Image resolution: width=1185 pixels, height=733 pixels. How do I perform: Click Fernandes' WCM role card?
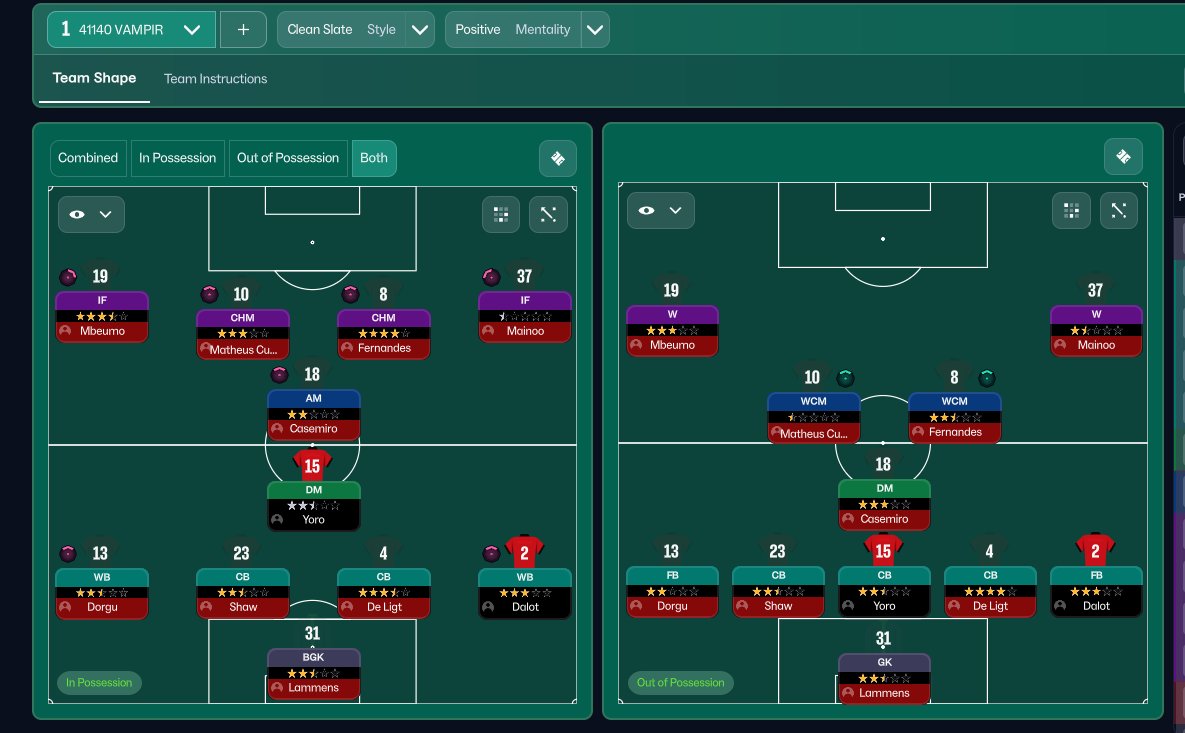pos(955,417)
